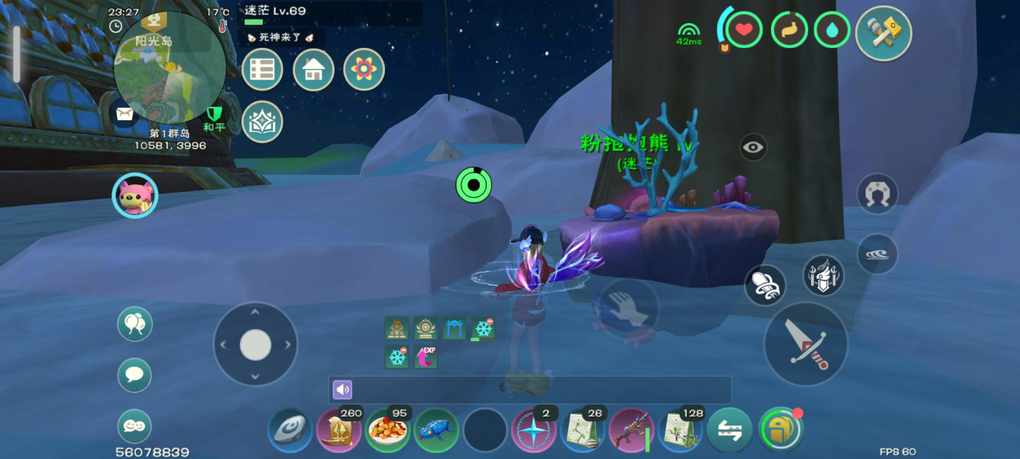Image resolution: width=1020 pixels, height=459 pixels.
Task: Open the yellow backpack inventory
Action: pyautogui.click(x=779, y=431)
